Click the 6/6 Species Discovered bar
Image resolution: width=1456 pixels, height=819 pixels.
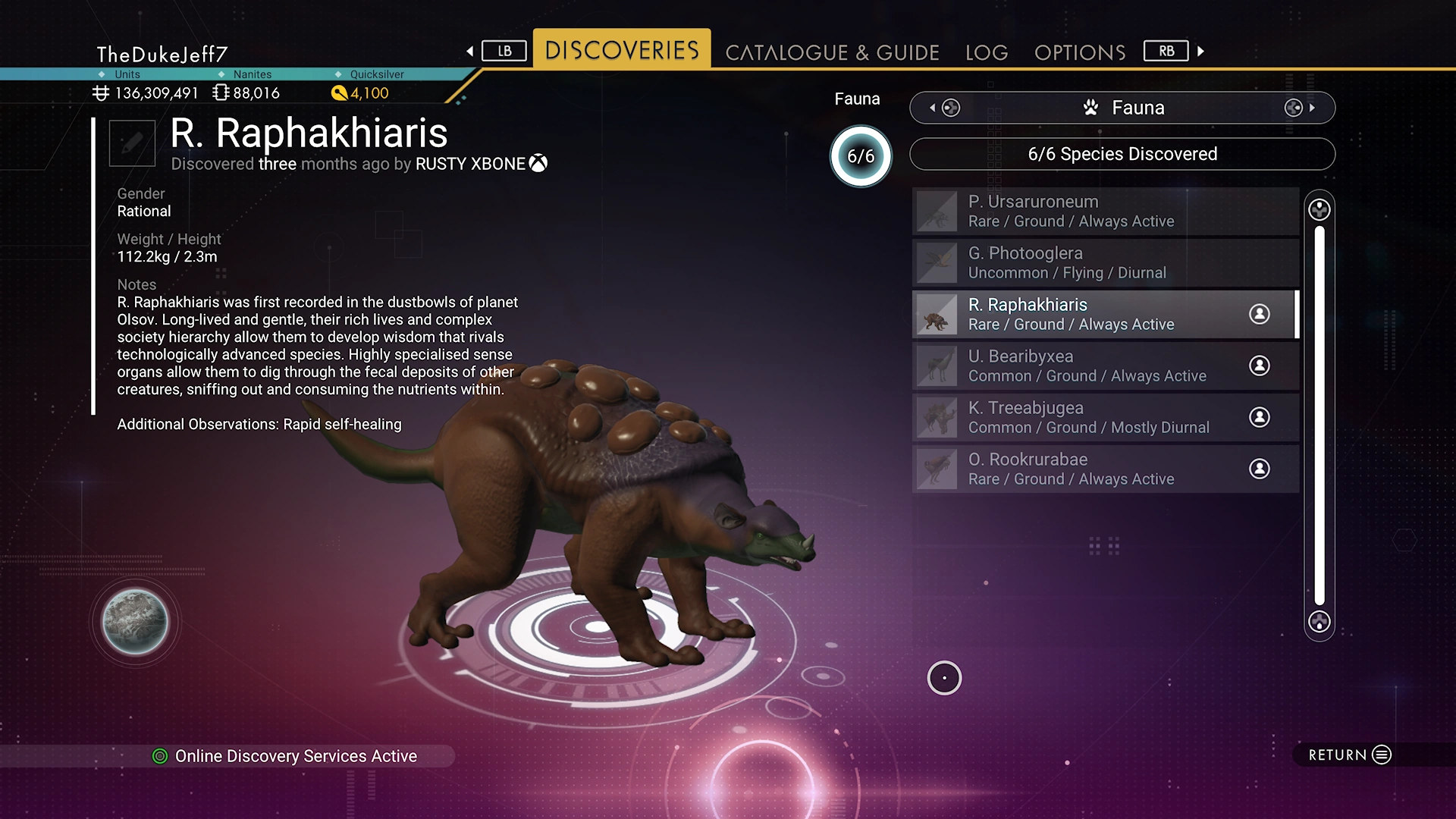tap(1122, 154)
